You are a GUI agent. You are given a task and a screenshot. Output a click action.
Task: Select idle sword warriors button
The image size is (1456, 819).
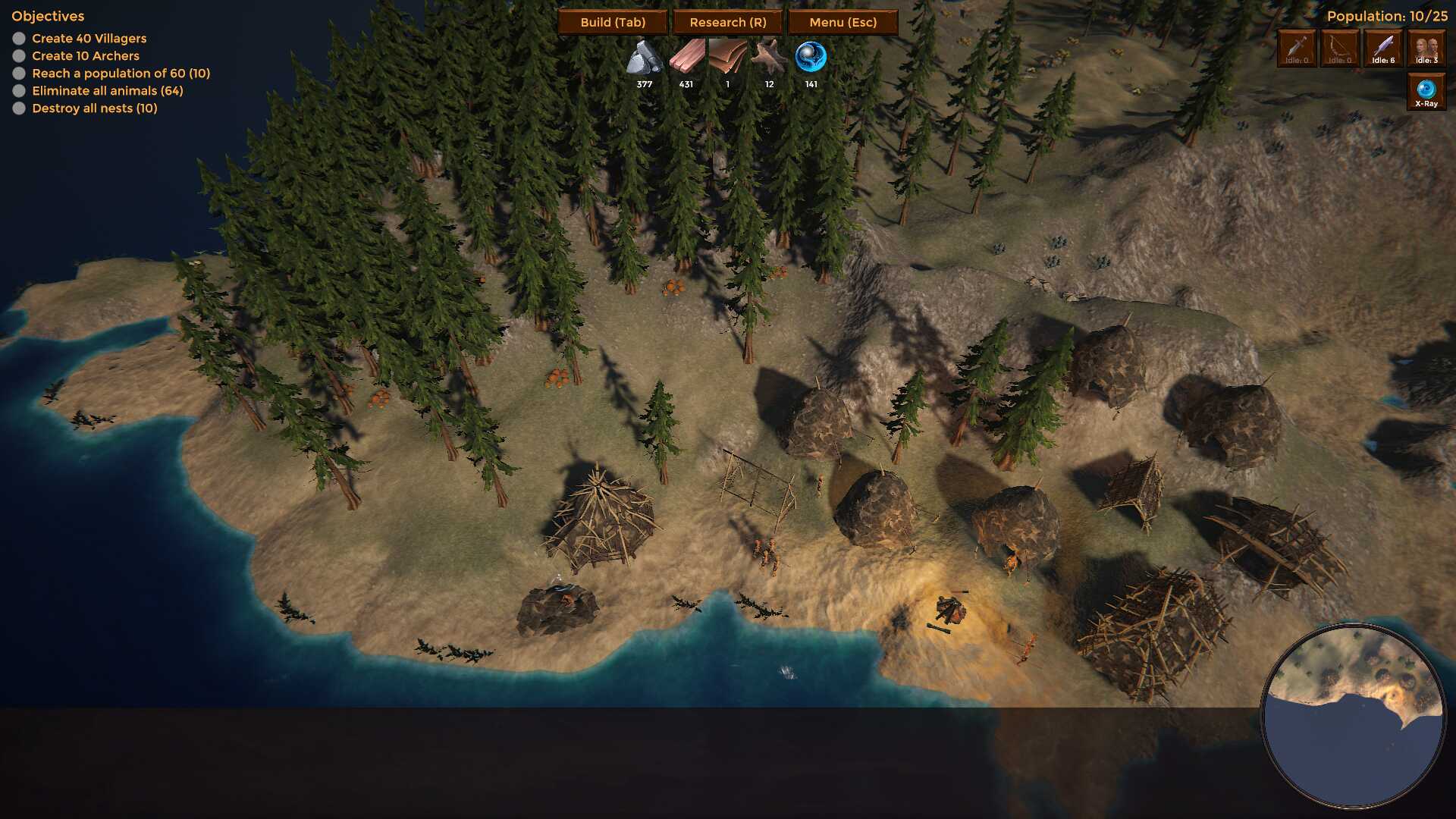click(1297, 49)
